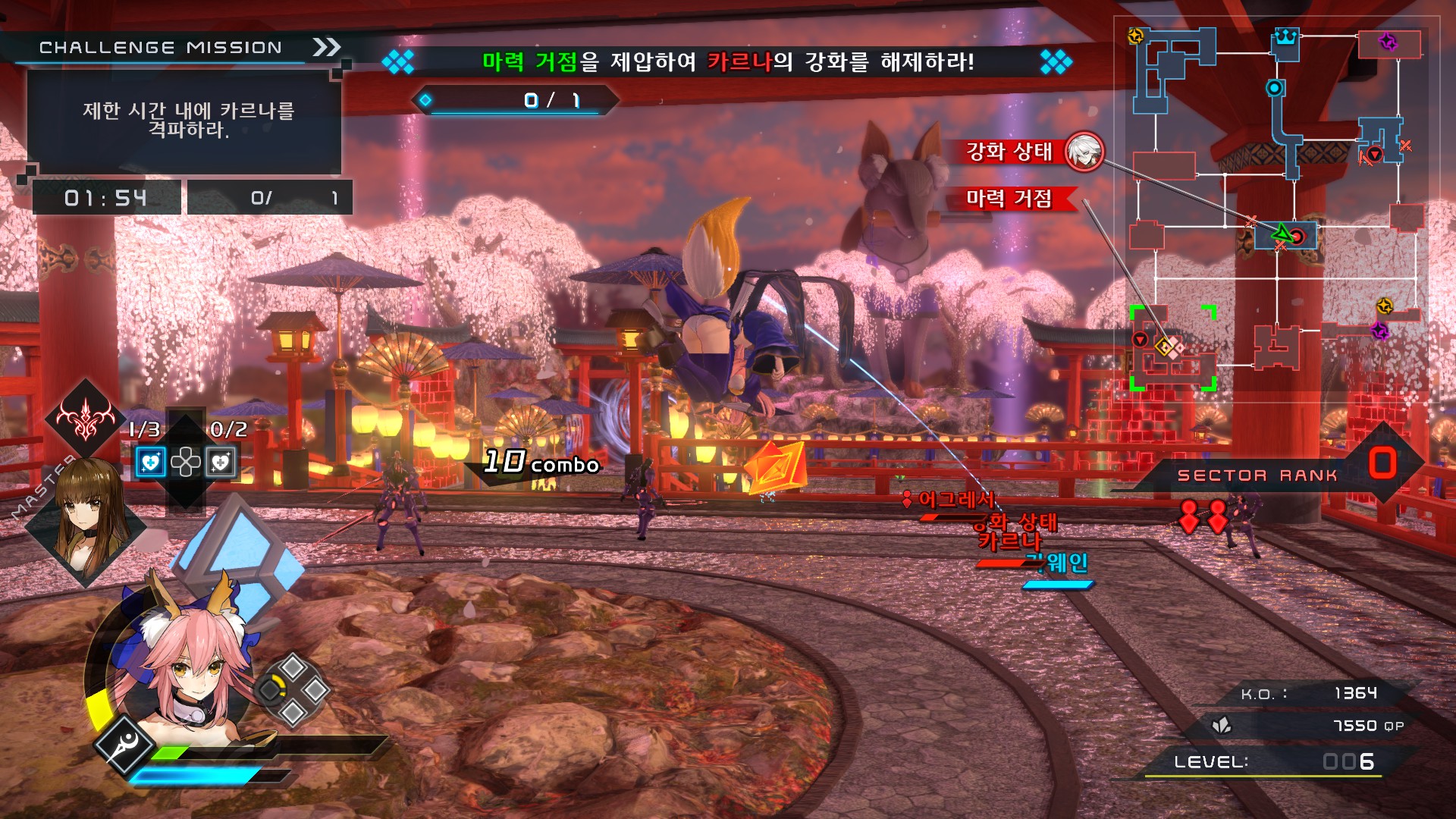Click Karna's portrait on the map label

pos(1084,152)
